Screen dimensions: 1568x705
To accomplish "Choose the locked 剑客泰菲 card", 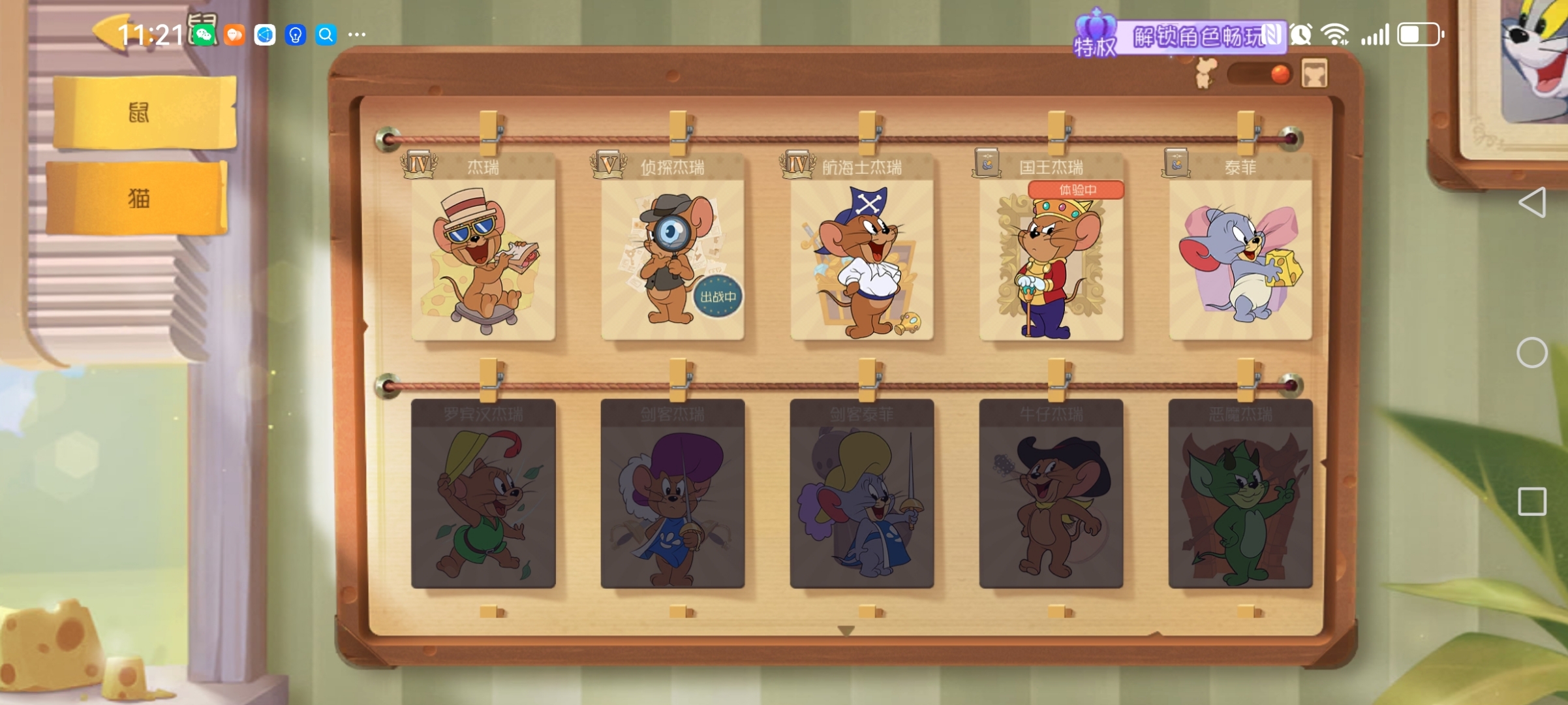I will point(861,494).
